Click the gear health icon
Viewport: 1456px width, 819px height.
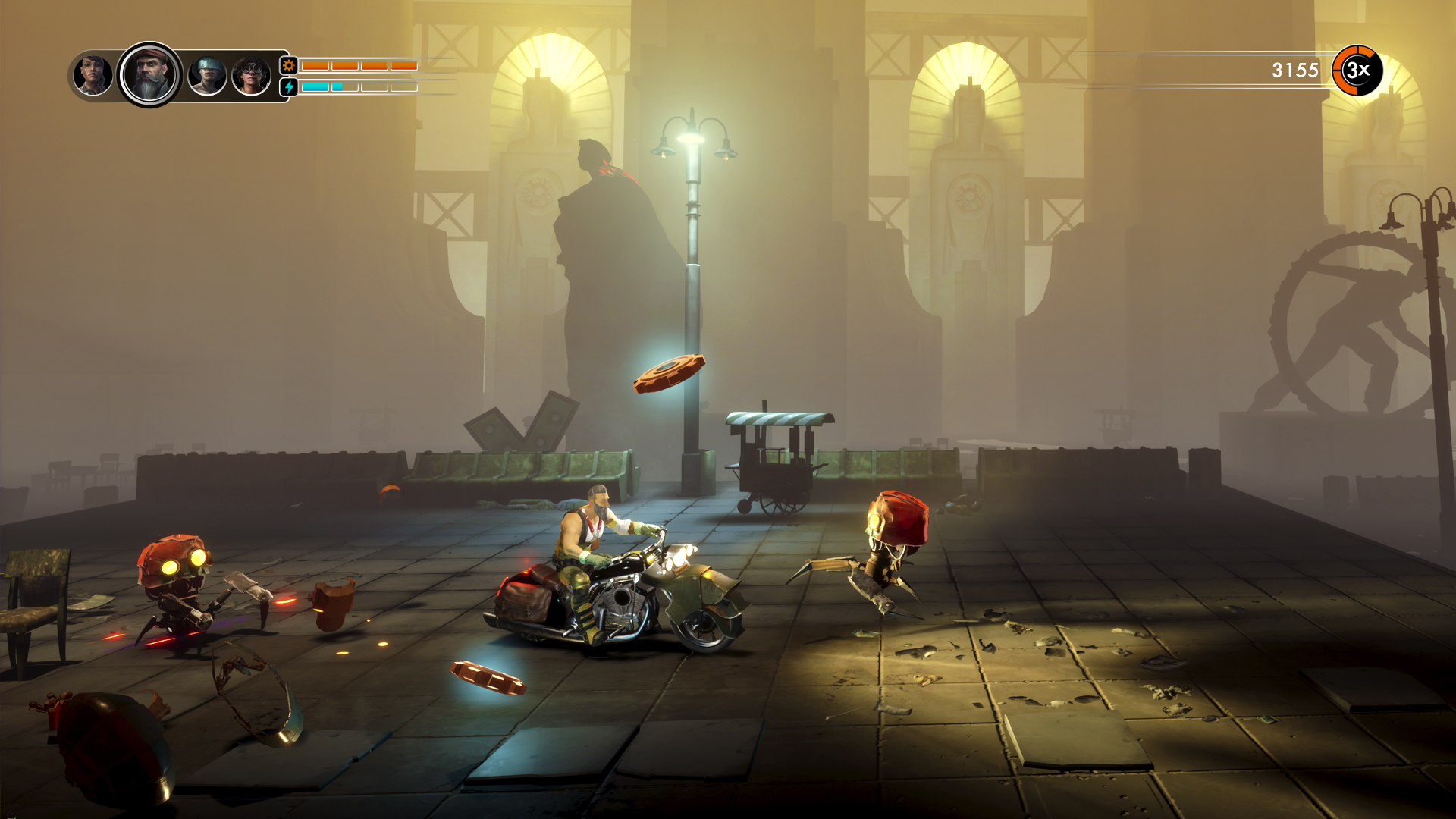(x=289, y=66)
